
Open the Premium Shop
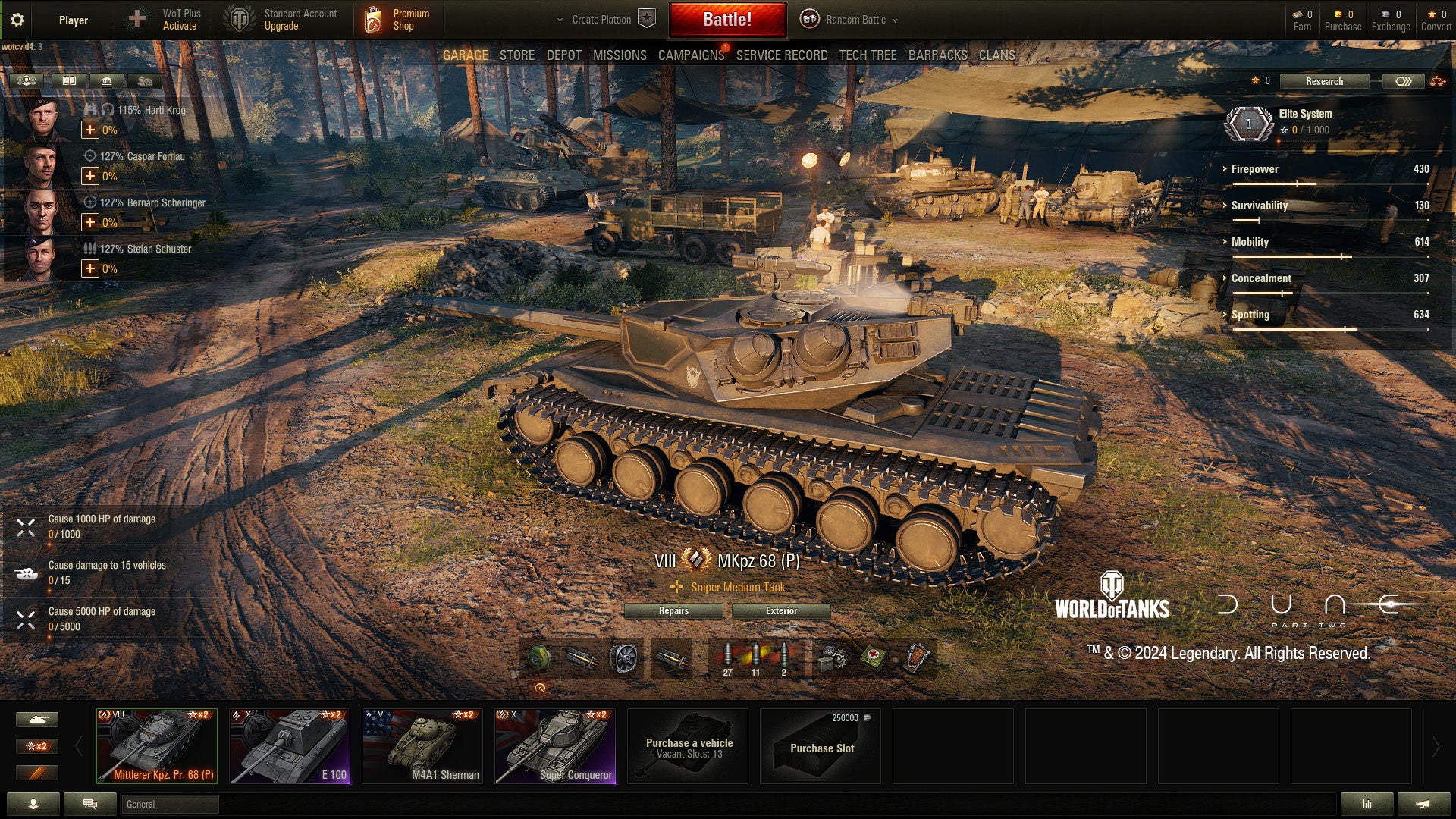pyautogui.click(x=399, y=20)
